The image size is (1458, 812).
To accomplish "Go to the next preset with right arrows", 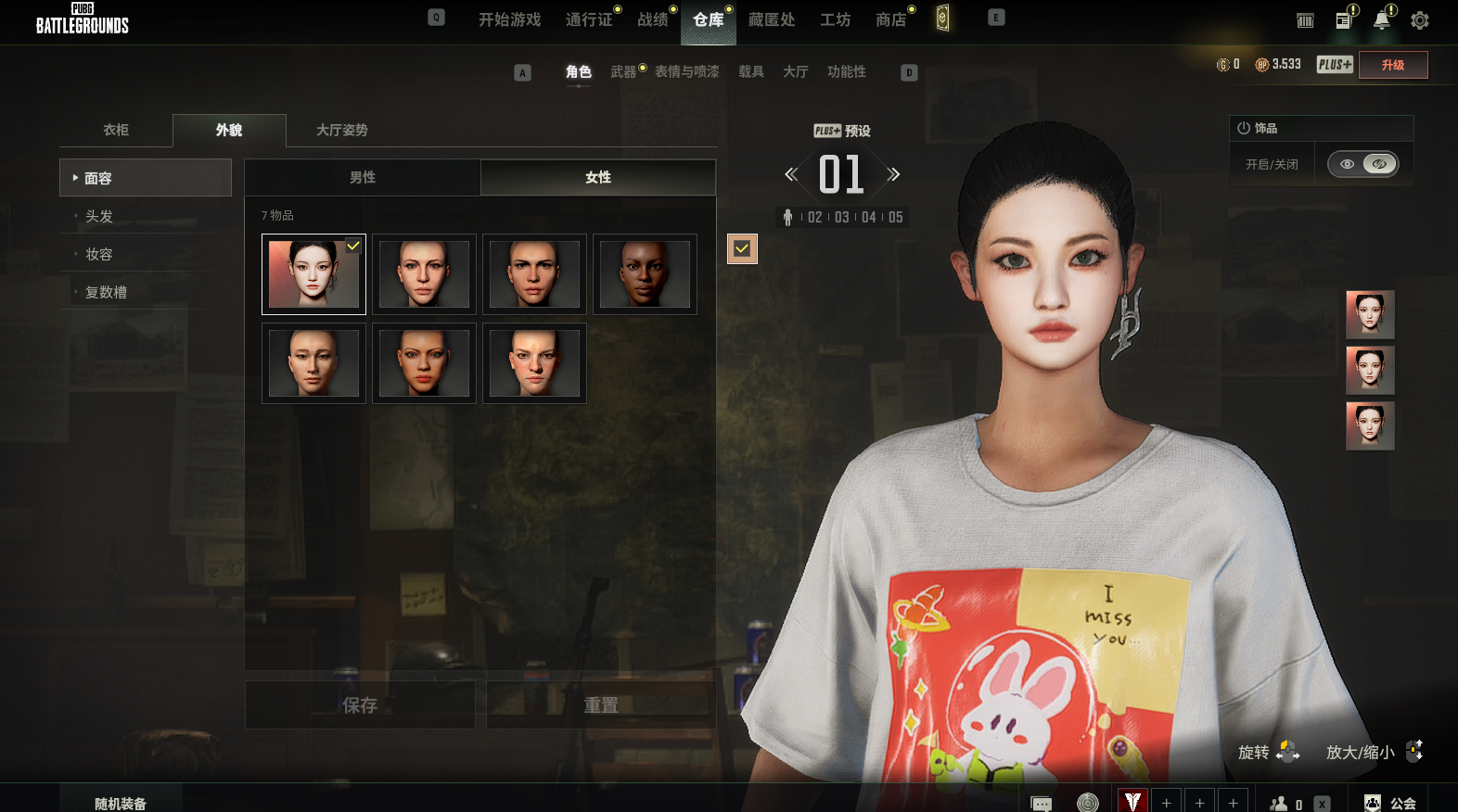I will (x=893, y=174).
